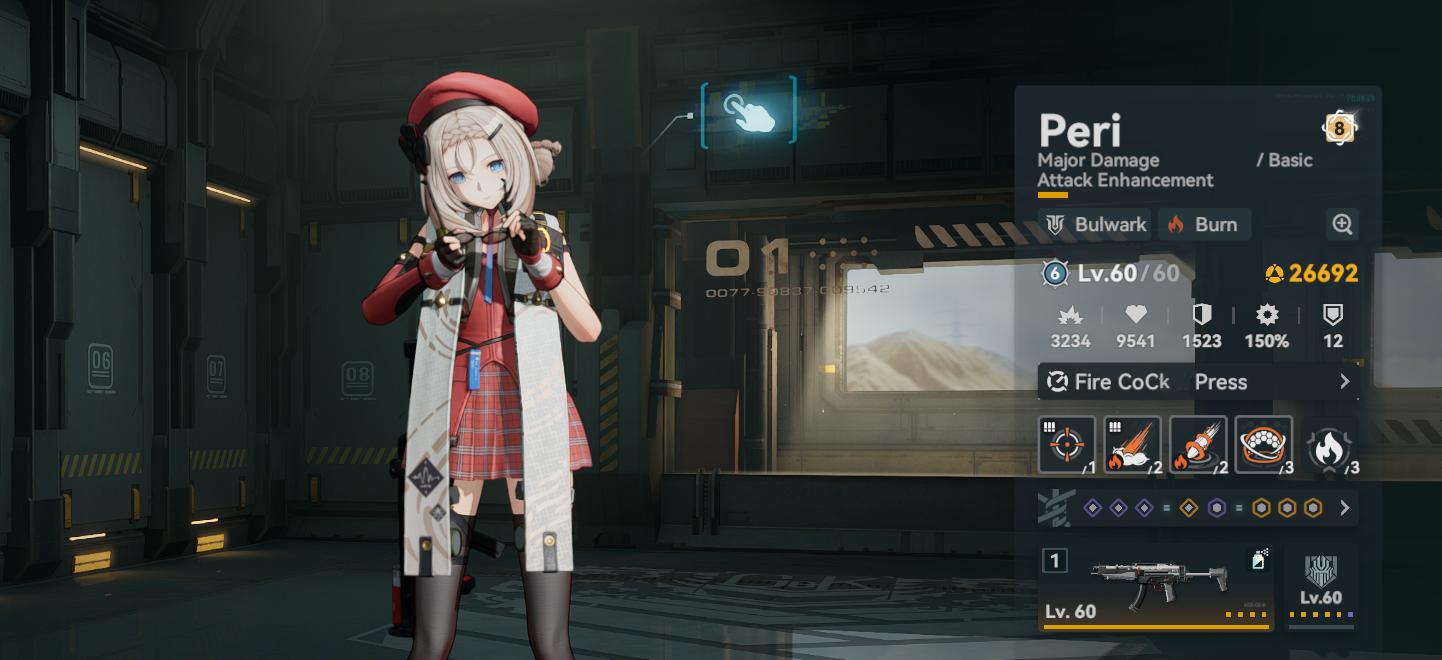Open the magnifier details button
Viewport: 1442px width, 660px height.
[1342, 224]
